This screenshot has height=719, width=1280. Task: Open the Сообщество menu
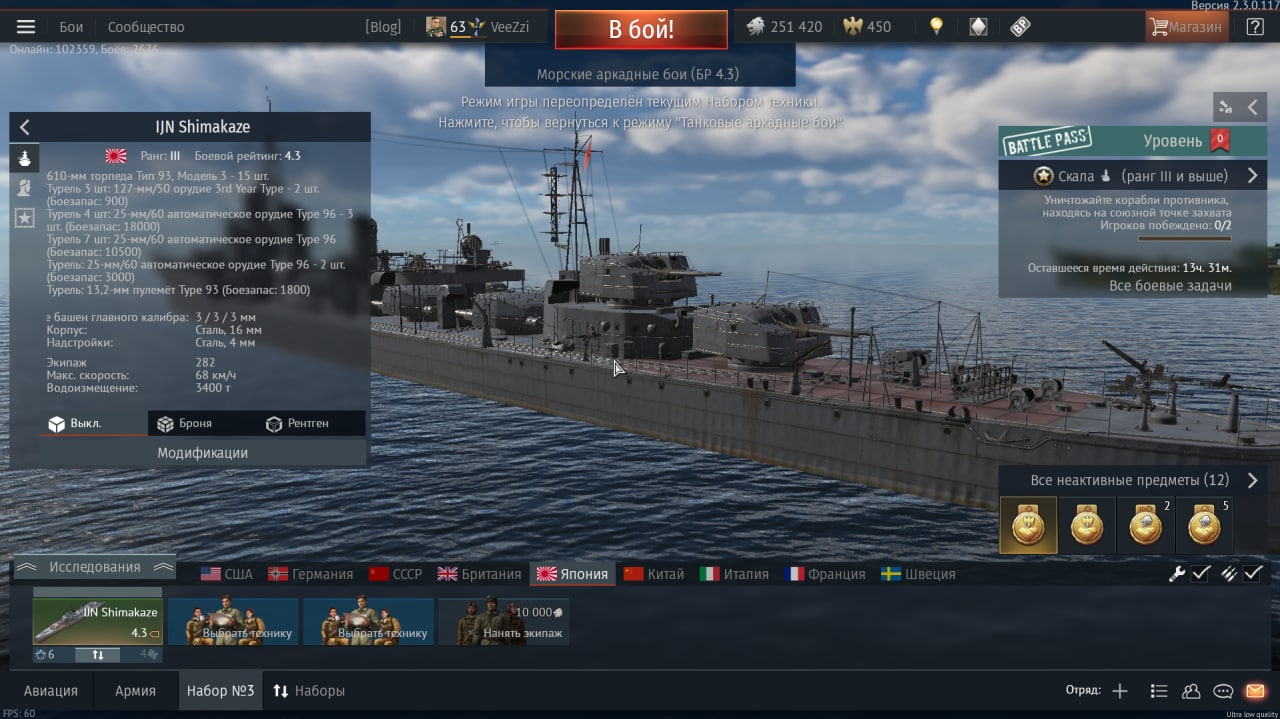(146, 27)
